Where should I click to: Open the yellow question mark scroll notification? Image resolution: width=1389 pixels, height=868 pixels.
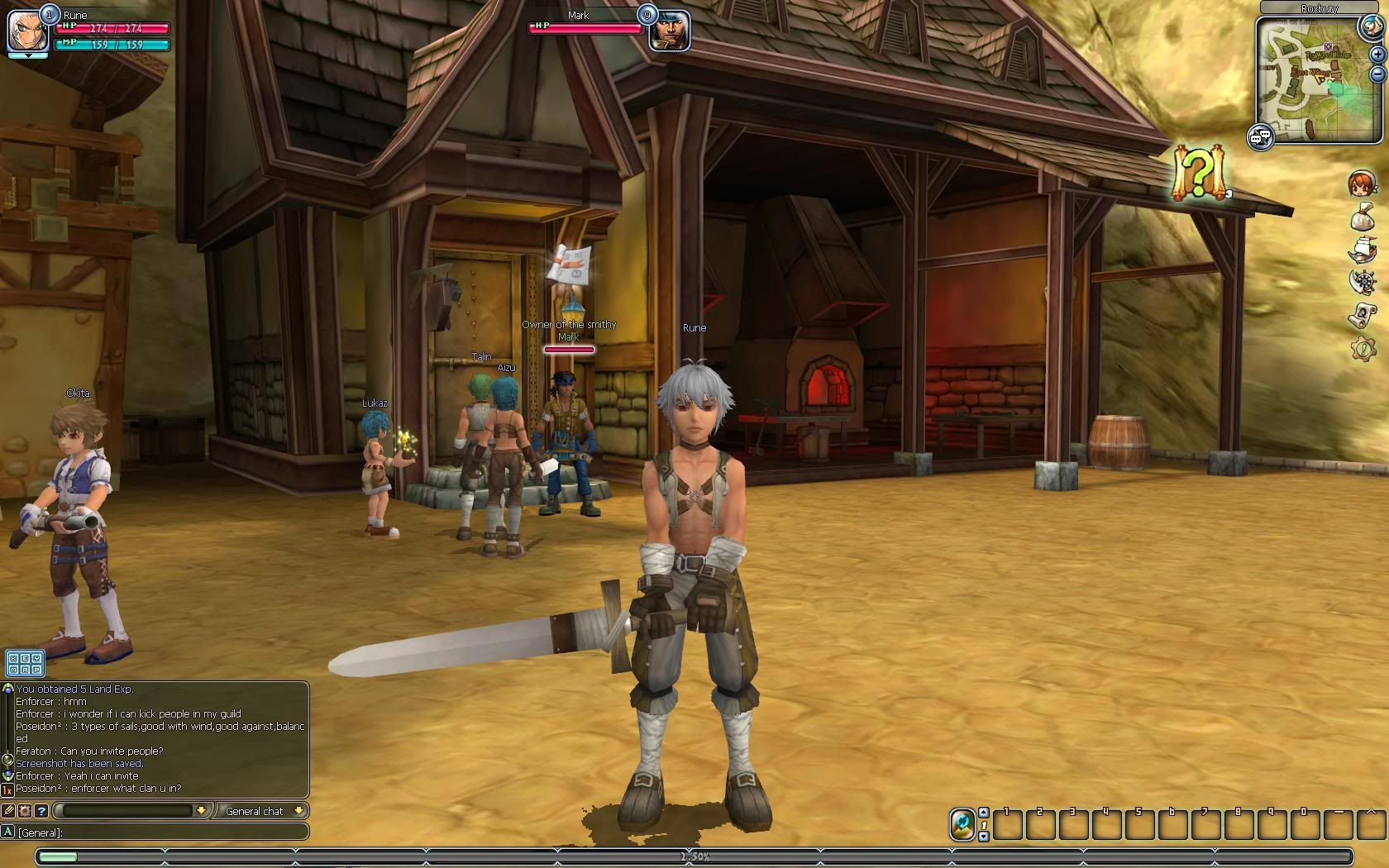click(x=1198, y=174)
